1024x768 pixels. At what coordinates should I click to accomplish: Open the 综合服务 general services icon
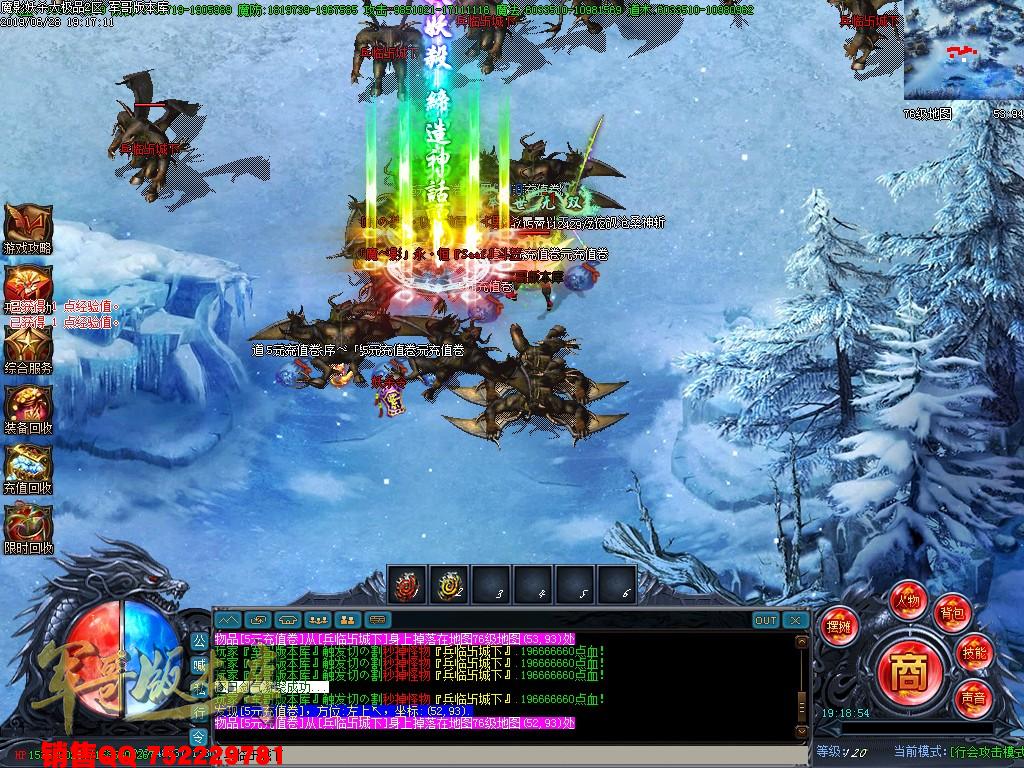pyautogui.click(x=28, y=345)
